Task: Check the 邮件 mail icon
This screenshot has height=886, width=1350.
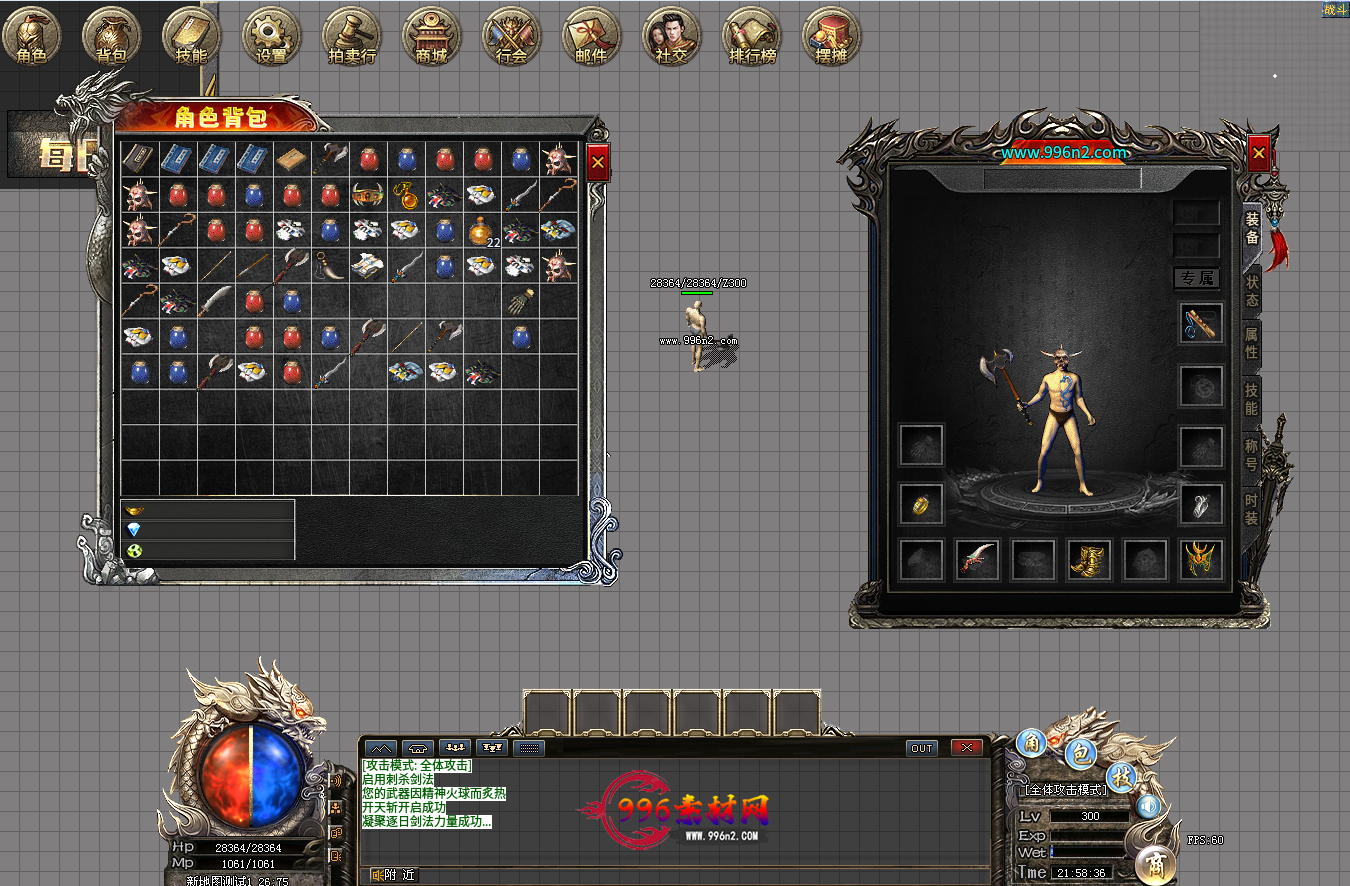Action: pyautogui.click(x=592, y=37)
